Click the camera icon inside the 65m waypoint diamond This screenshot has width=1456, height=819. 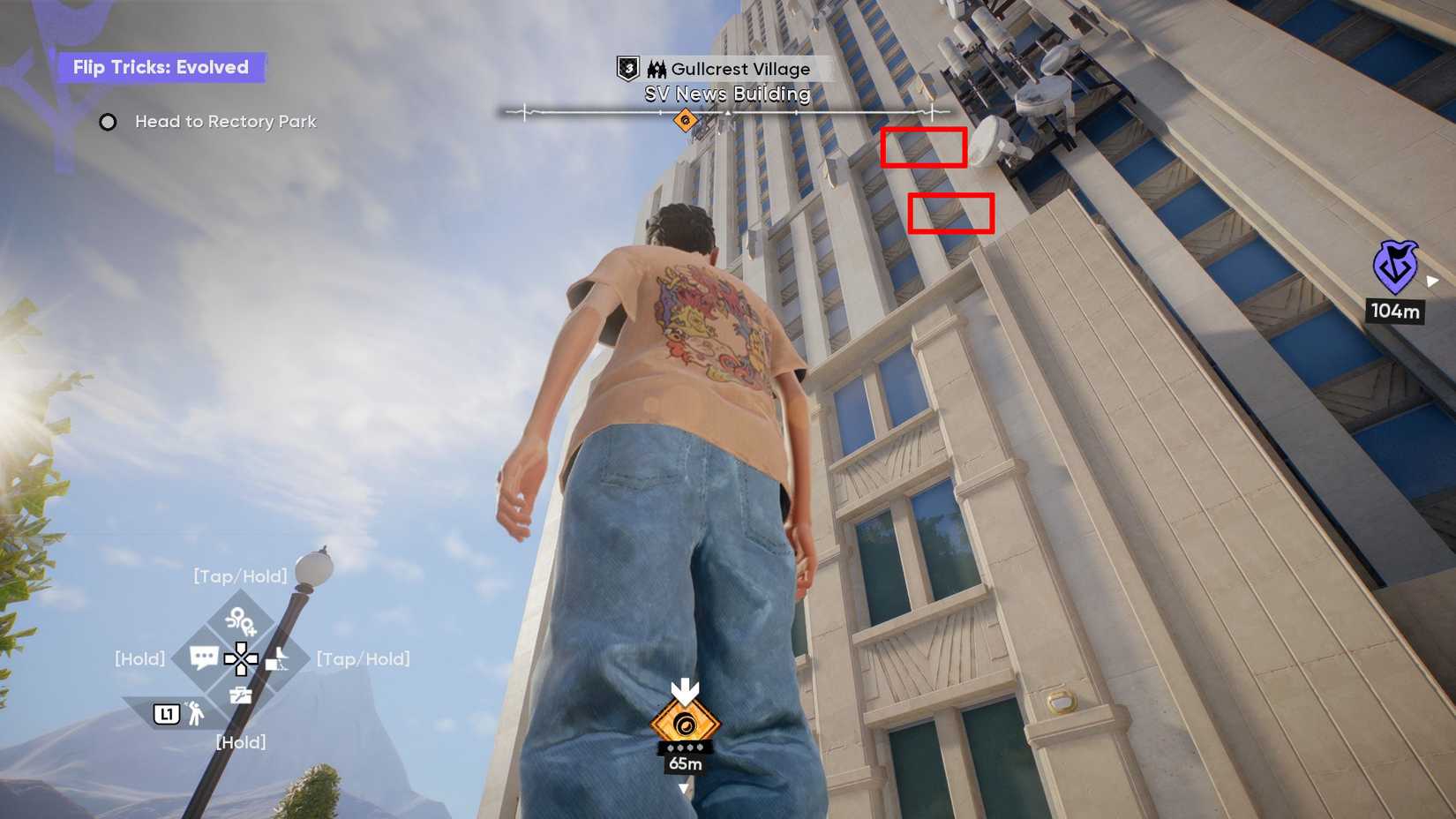pos(687,724)
